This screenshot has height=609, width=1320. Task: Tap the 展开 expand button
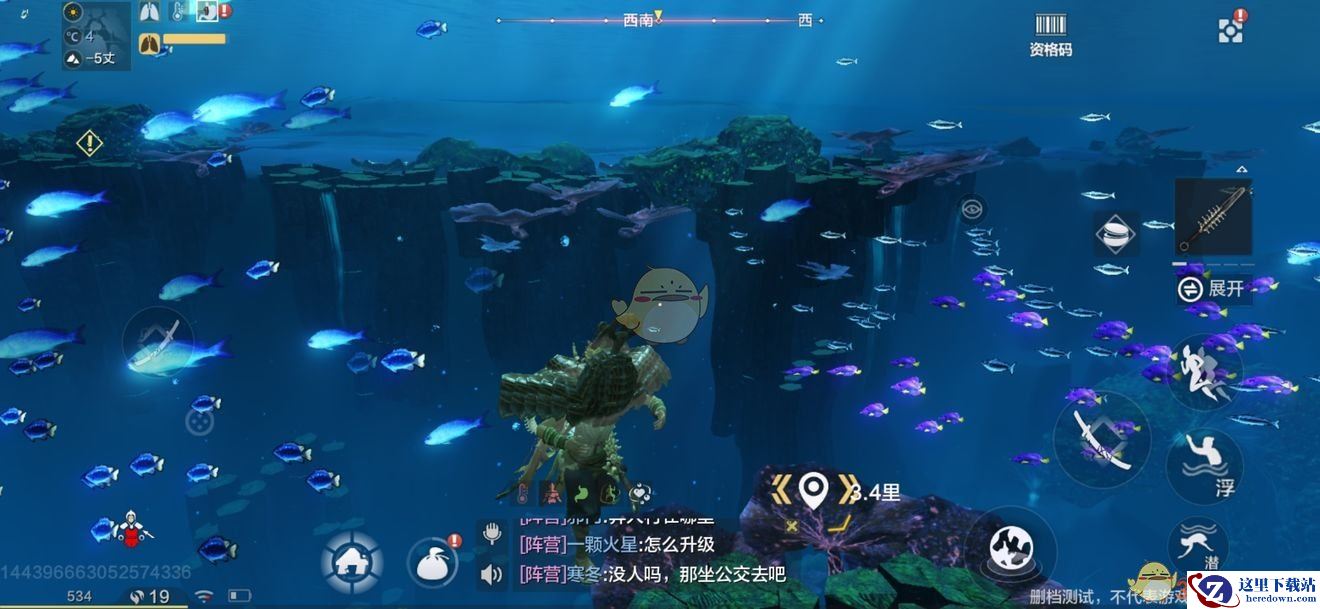pos(1214,289)
